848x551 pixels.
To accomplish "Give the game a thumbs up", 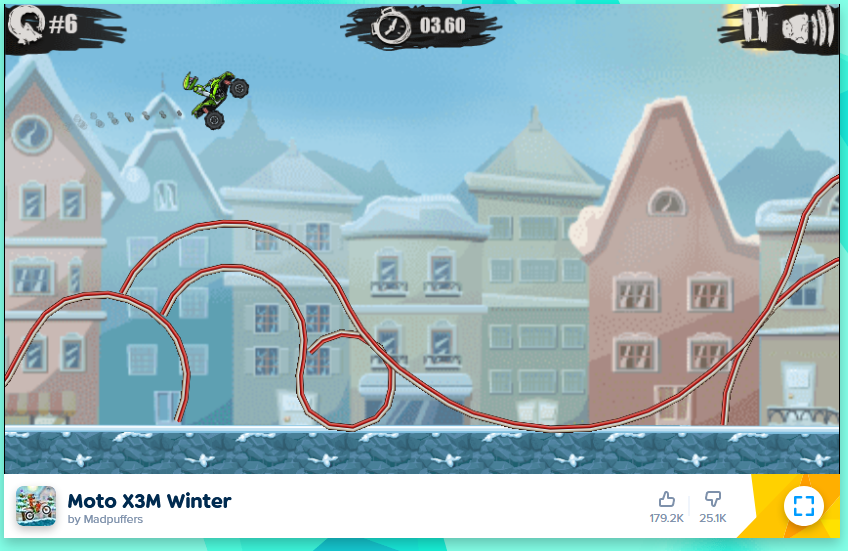I will (x=666, y=499).
